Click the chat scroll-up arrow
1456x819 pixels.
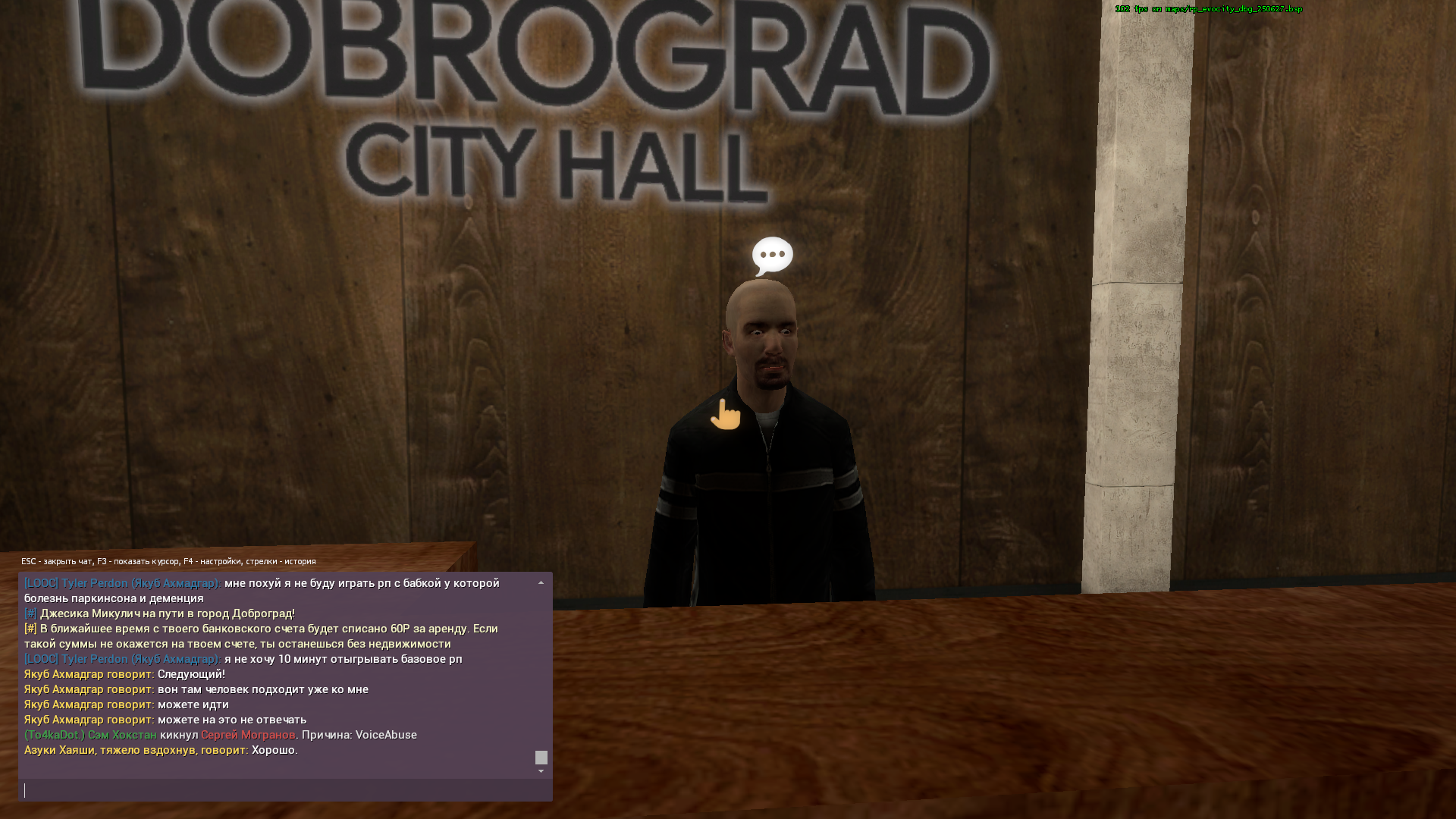541,582
